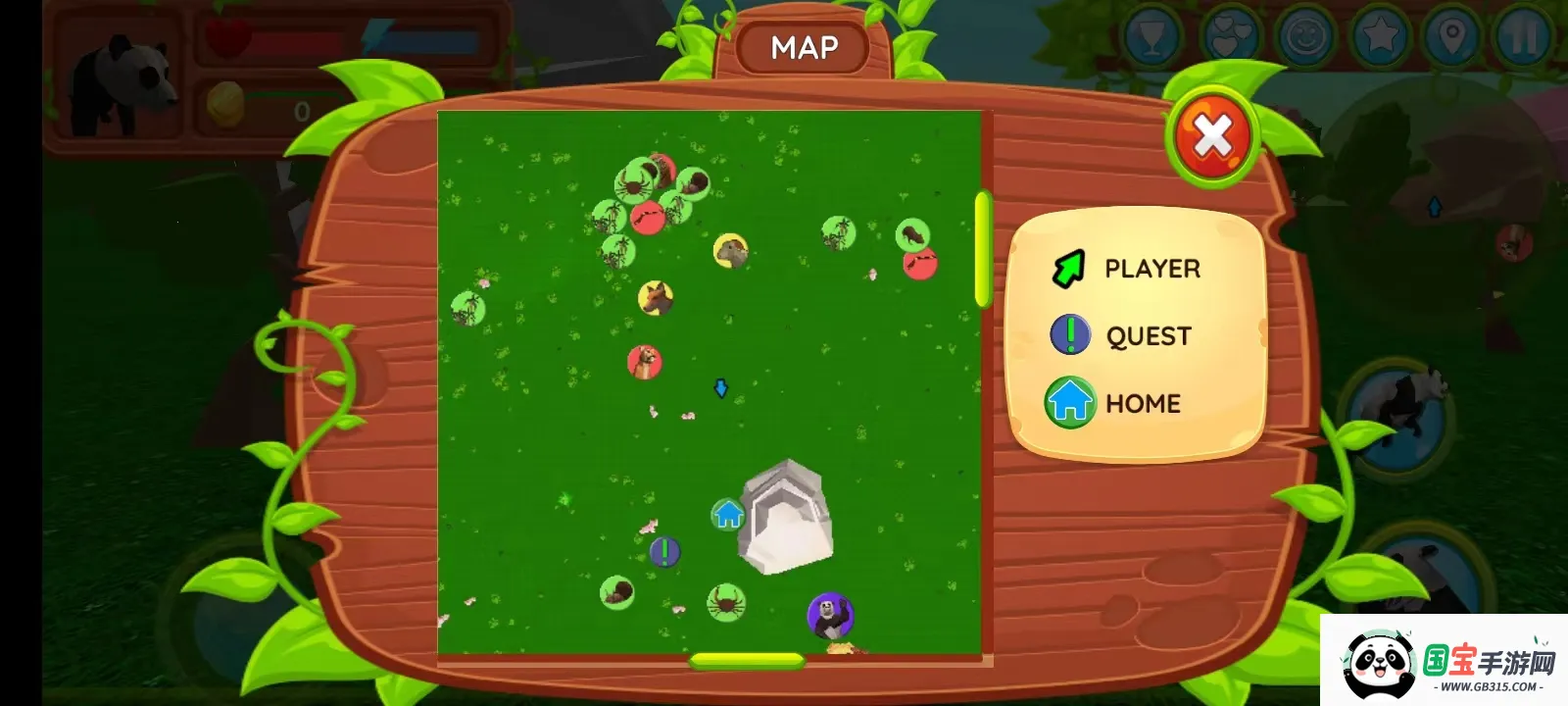
Task: Select the purple gorilla marker
Action: coord(830,615)
